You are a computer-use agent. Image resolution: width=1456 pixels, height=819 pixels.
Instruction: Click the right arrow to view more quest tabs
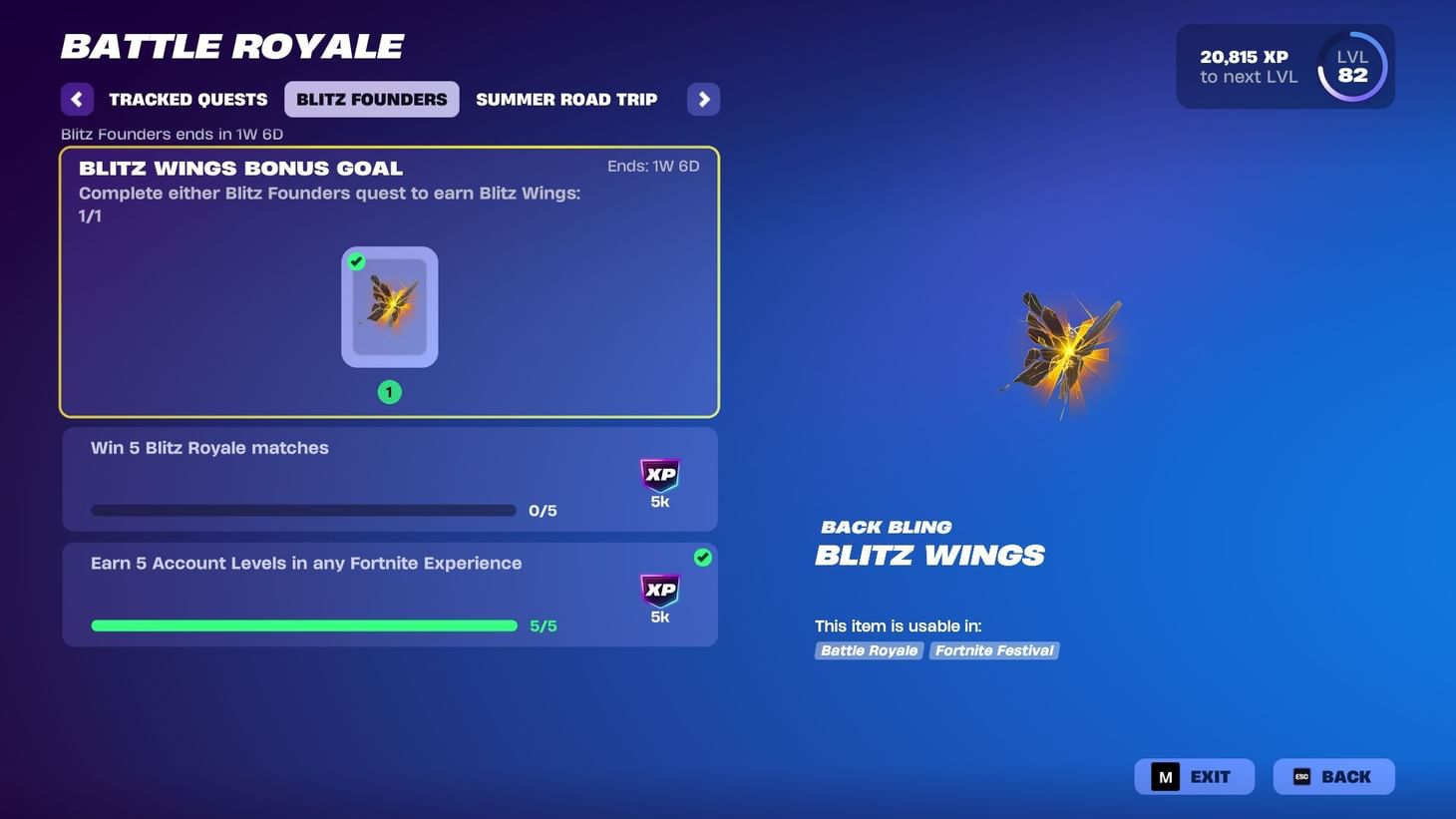(x=703, y=98)
